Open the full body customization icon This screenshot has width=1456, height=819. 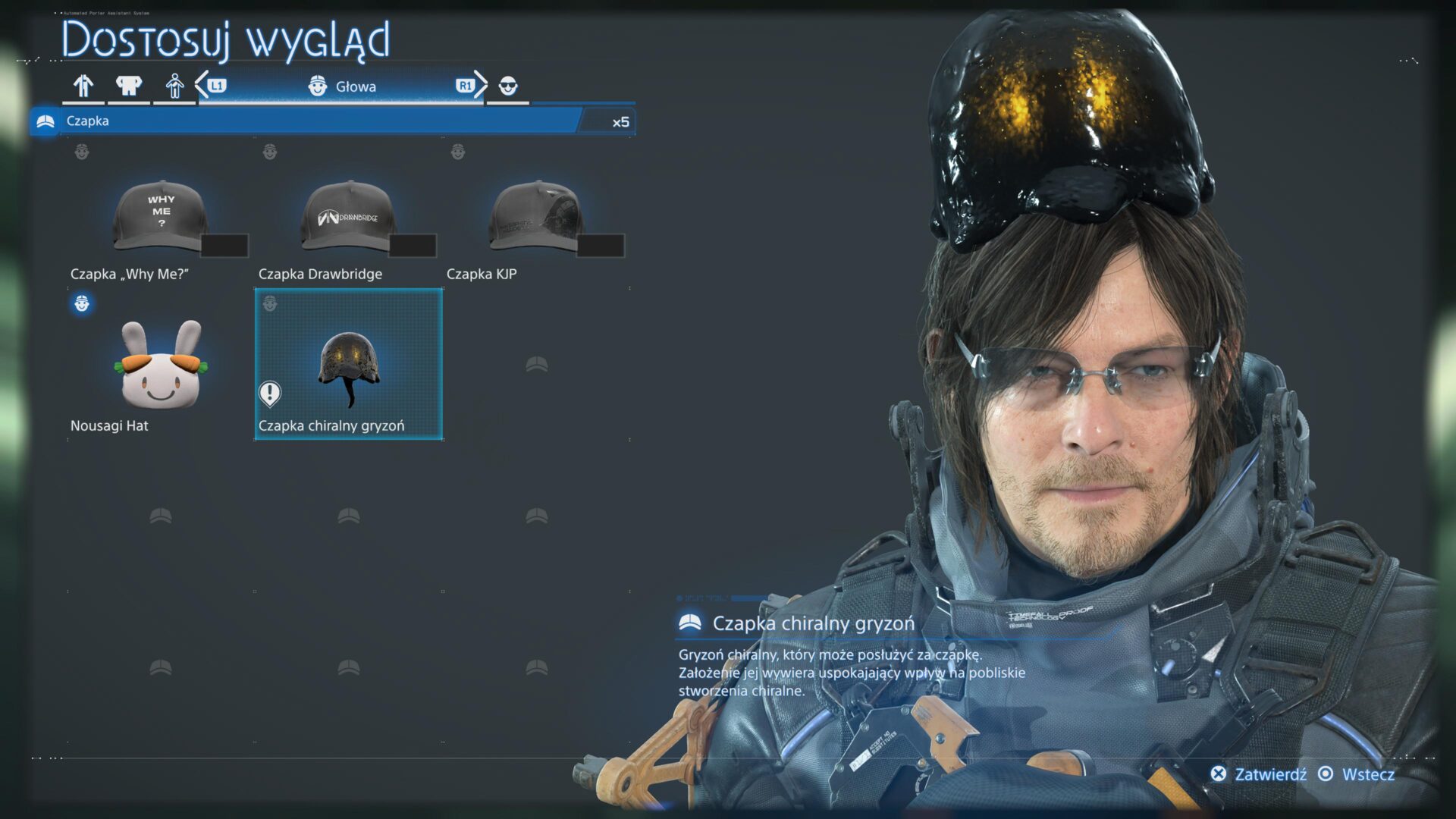pyautogui.click(x=174, y=86)
